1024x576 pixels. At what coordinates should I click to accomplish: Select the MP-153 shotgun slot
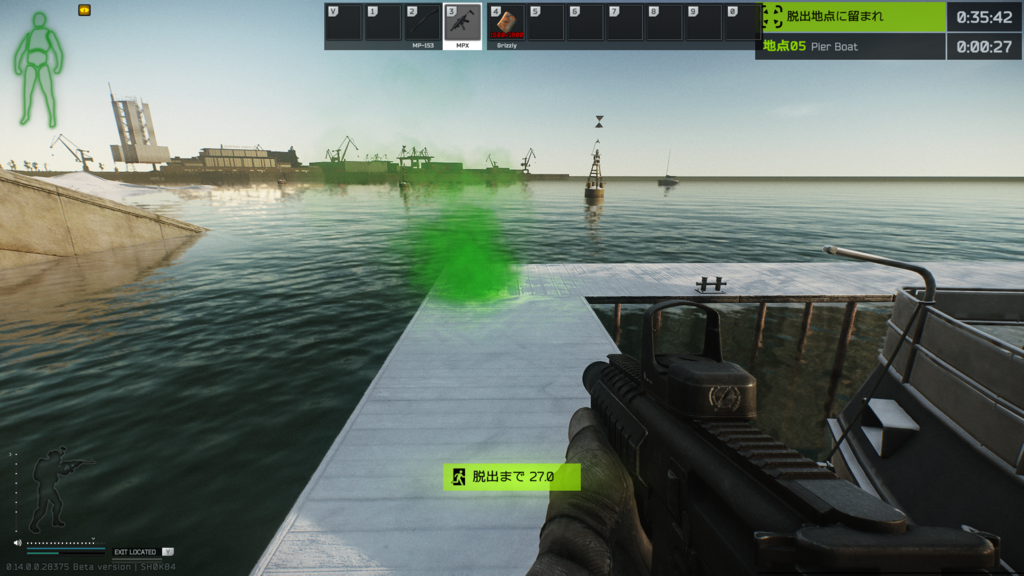click(422, 25)
